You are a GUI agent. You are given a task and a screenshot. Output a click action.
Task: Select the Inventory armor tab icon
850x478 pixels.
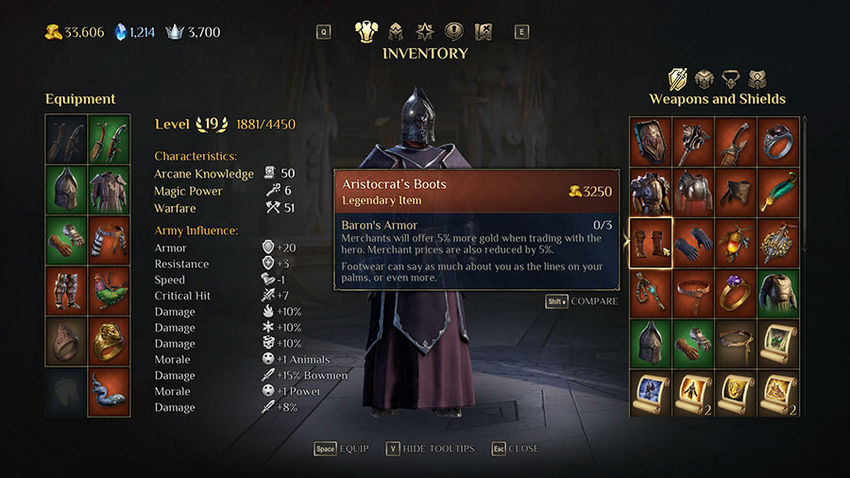(x=366, y=31)
